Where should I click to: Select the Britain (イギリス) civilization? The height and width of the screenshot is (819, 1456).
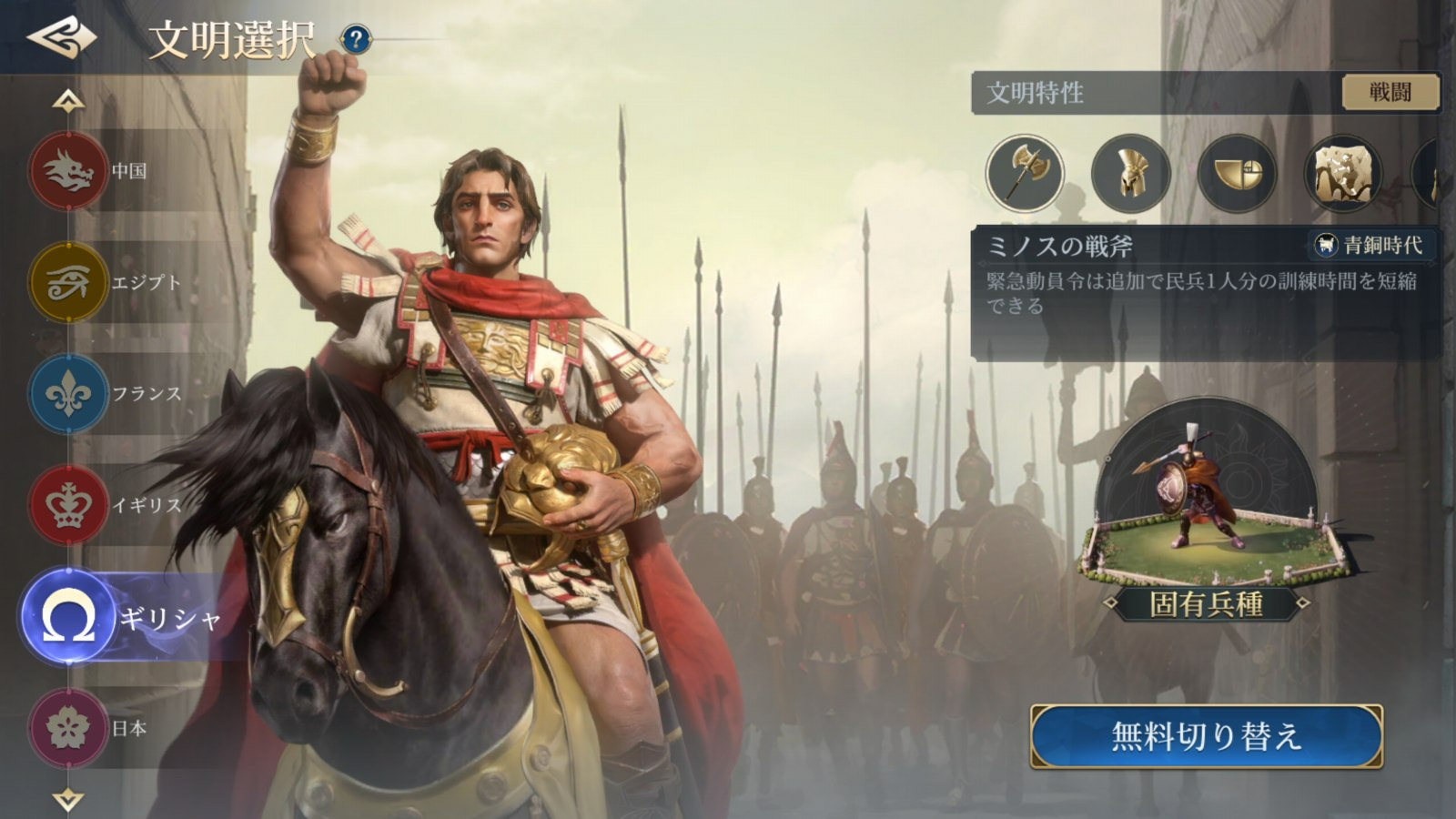(x=68, y=505)
